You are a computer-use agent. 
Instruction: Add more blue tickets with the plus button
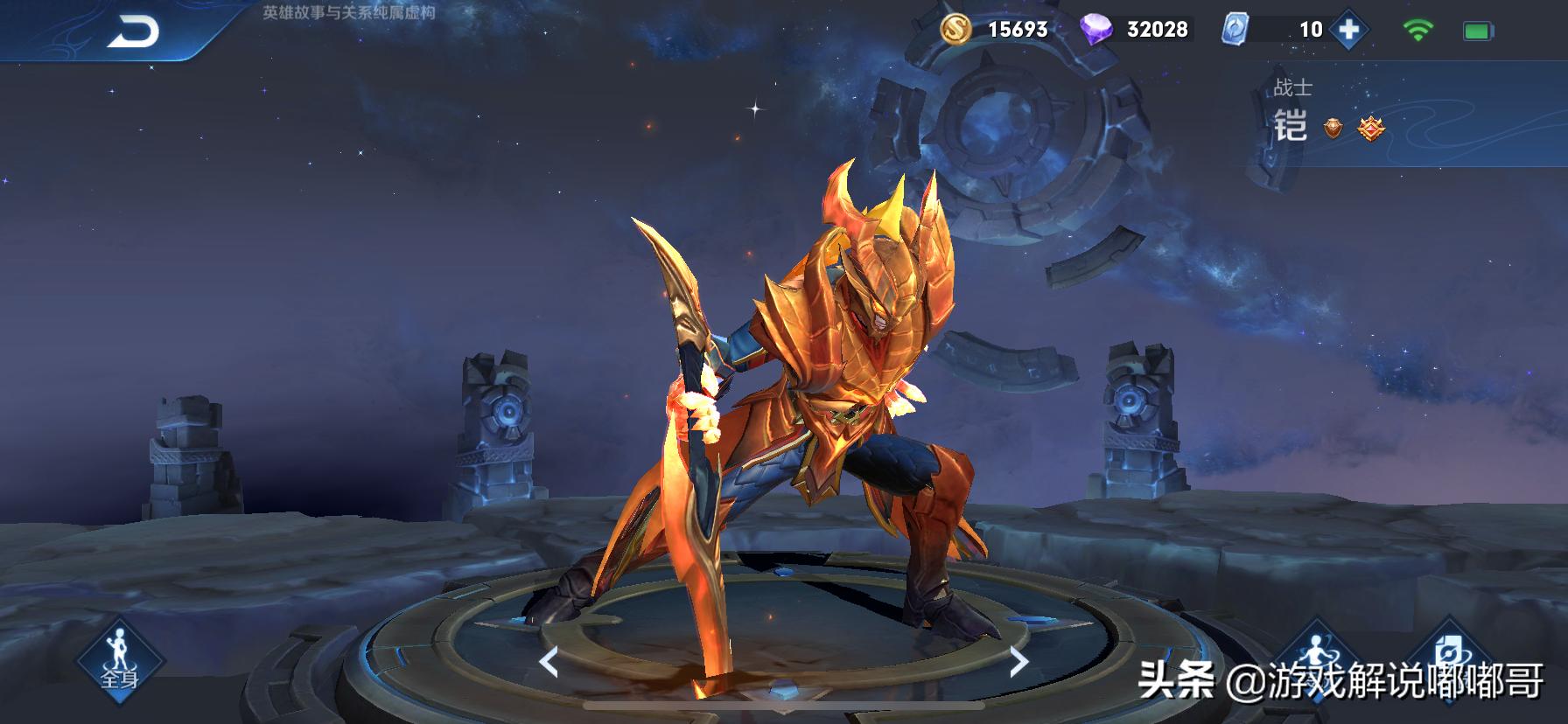coord(1348,30)
